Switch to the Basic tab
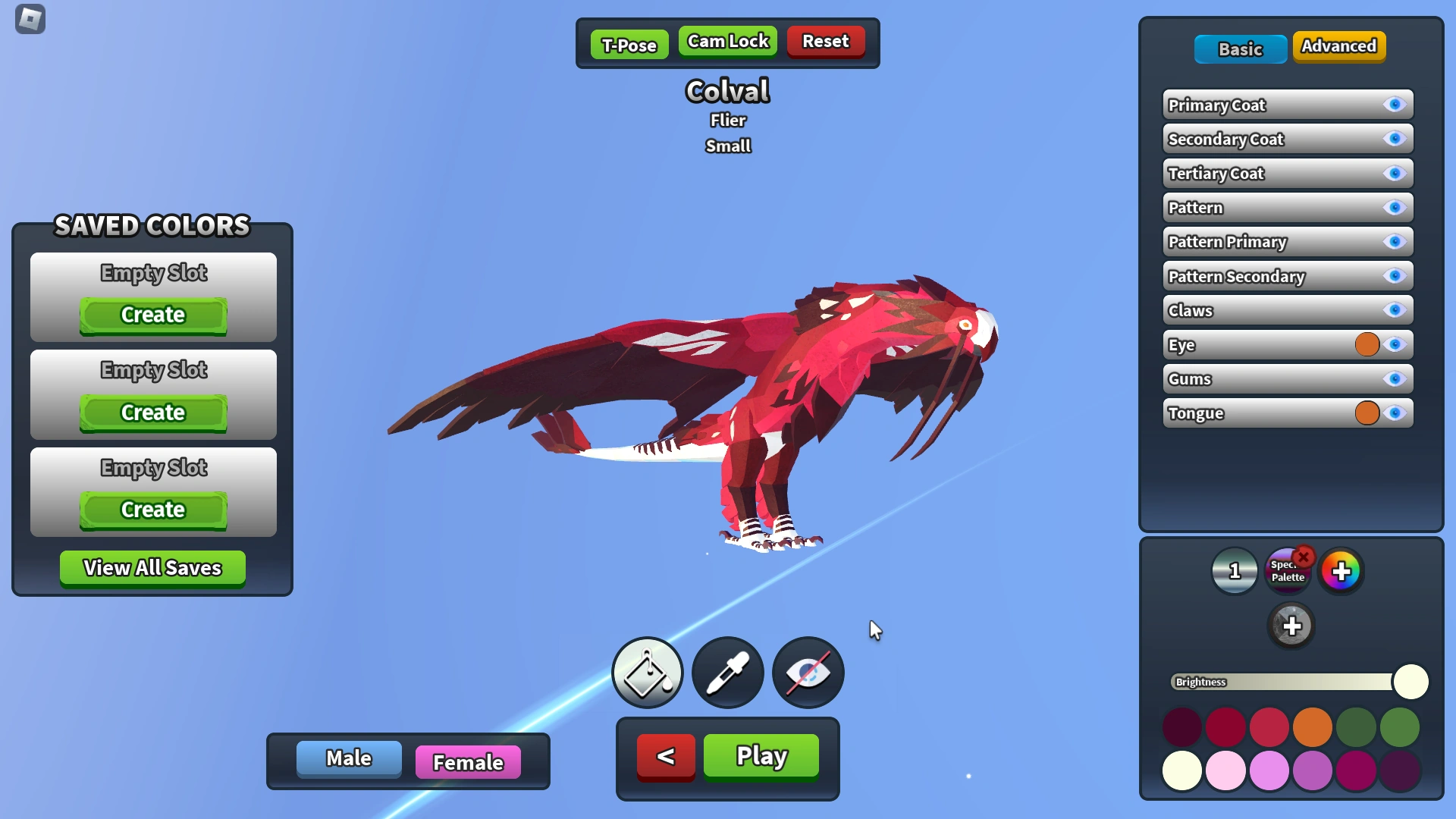 point(1241,49)
